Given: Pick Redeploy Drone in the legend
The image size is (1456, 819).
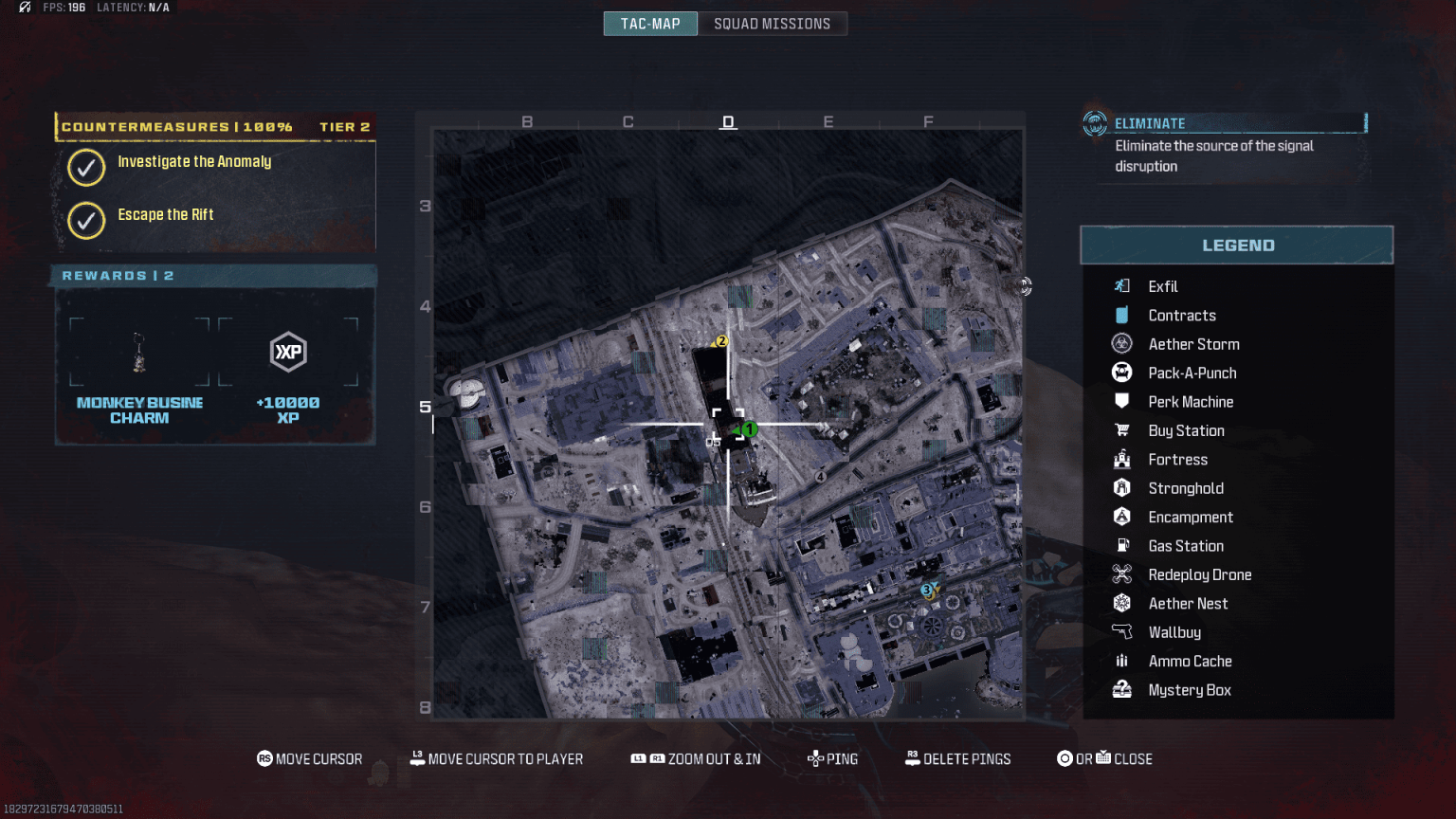Looking at the screenshot, I should 1199,575.
